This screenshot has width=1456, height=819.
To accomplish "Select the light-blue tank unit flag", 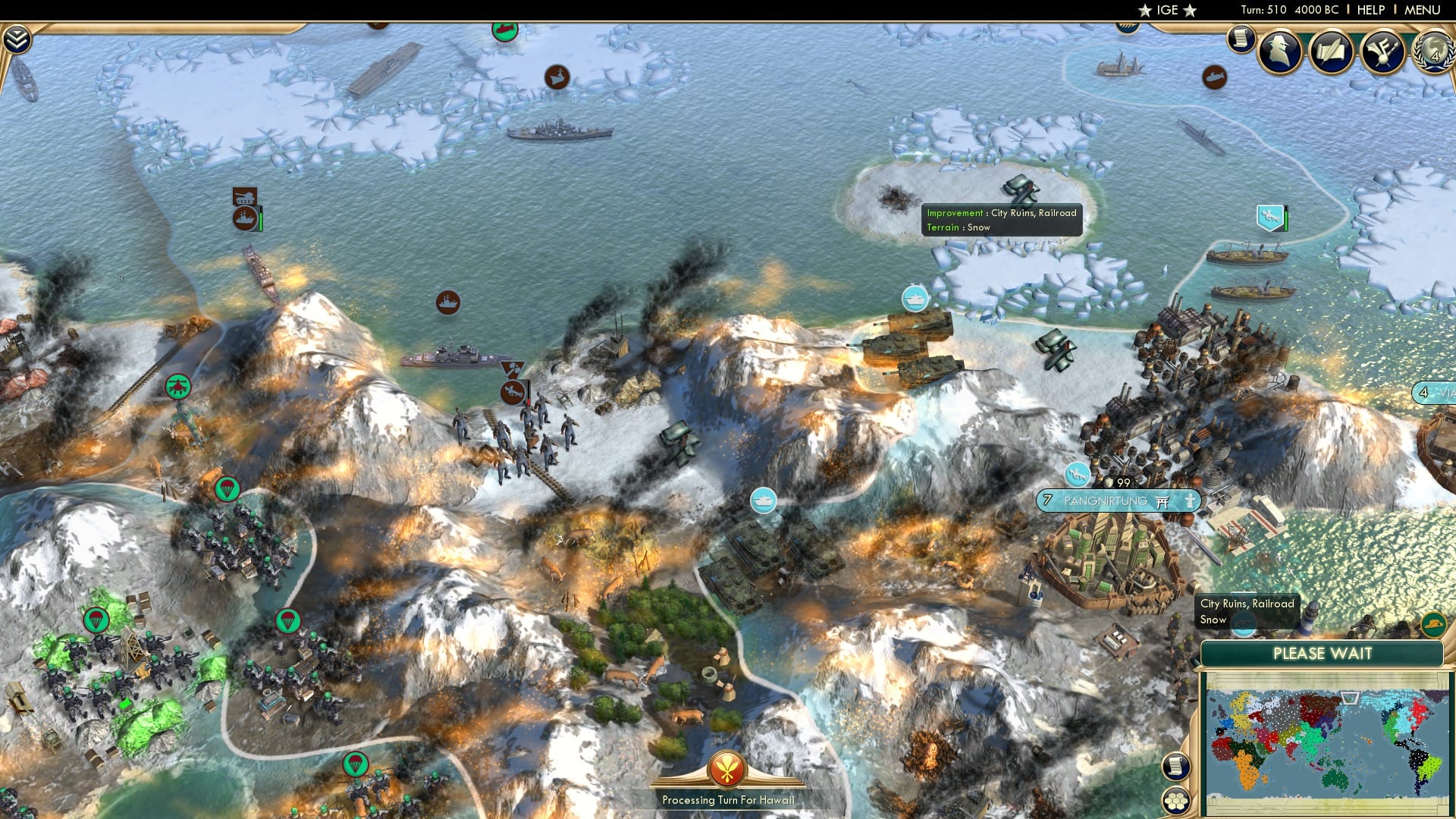I will point(913,300).
